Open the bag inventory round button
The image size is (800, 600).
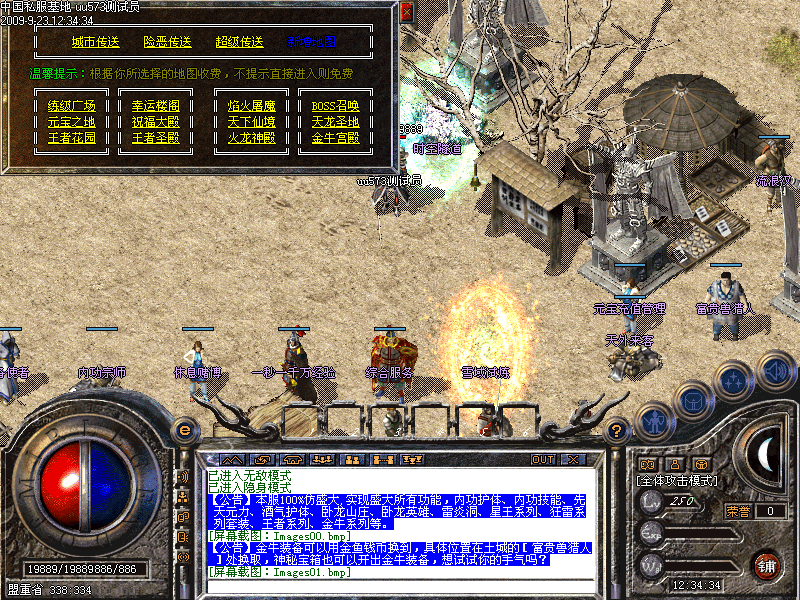pos(692,400)
